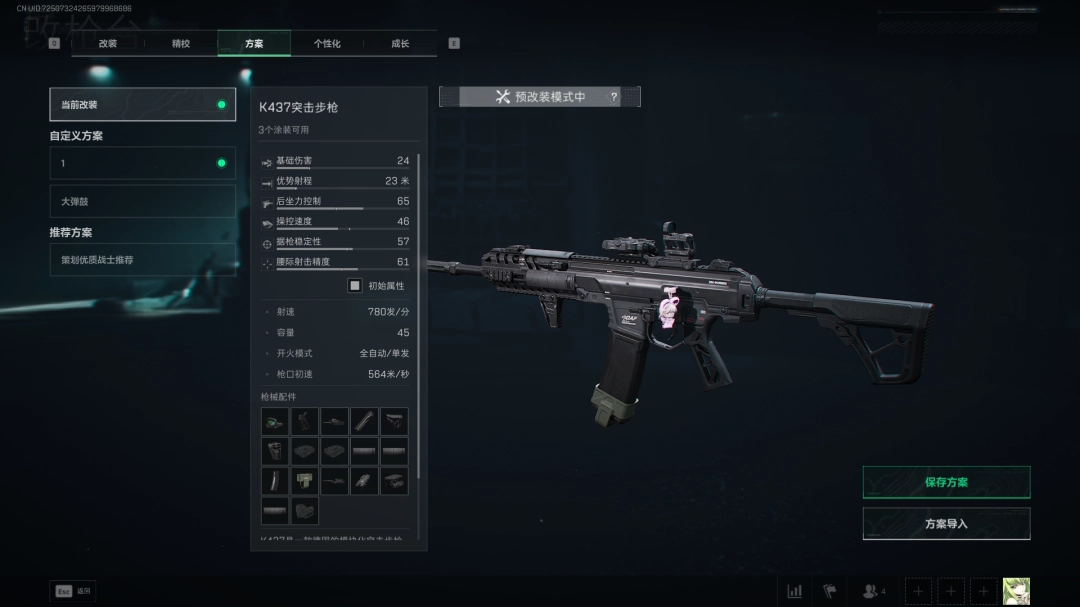Open the bar chart statistics icon
1080x607 pixels.
795,591
